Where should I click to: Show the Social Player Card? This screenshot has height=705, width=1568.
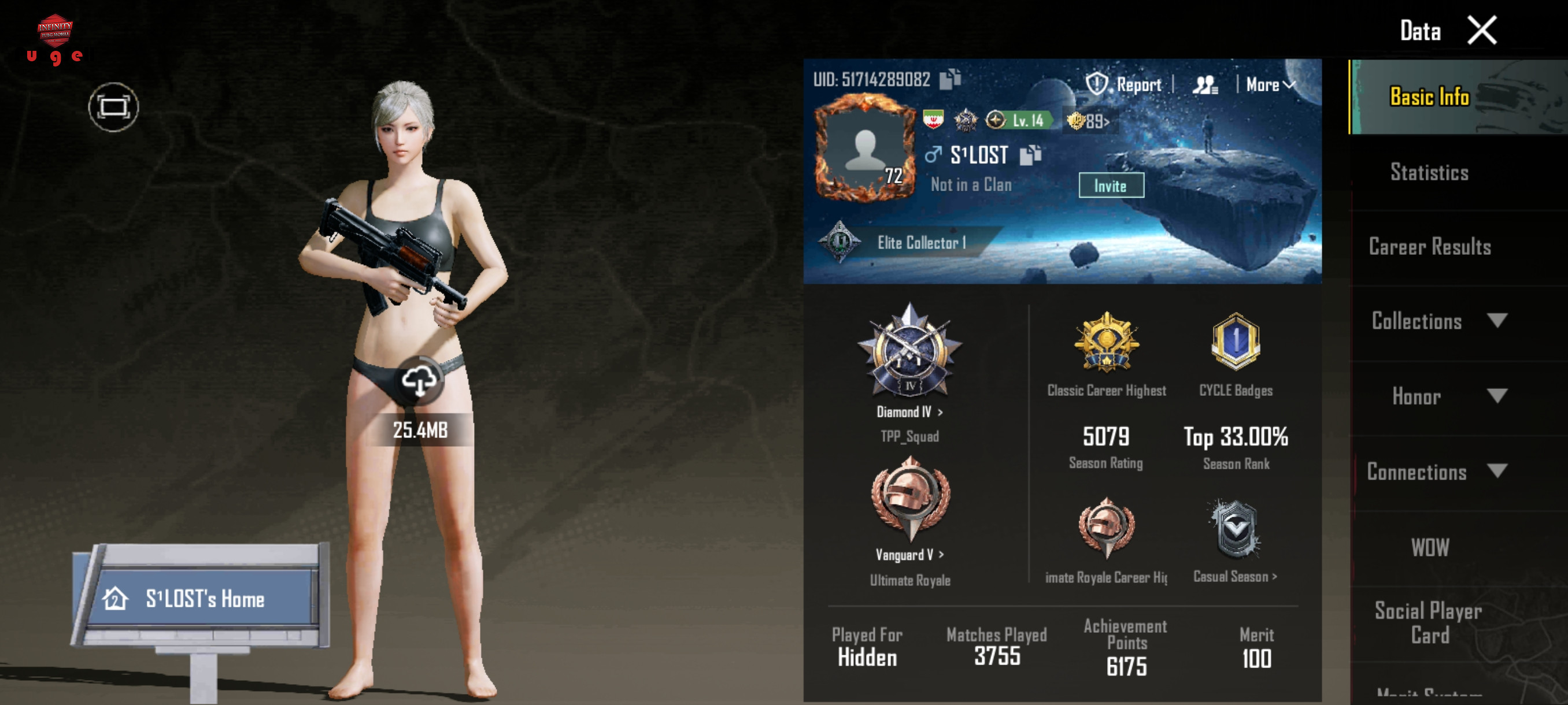1428,623
